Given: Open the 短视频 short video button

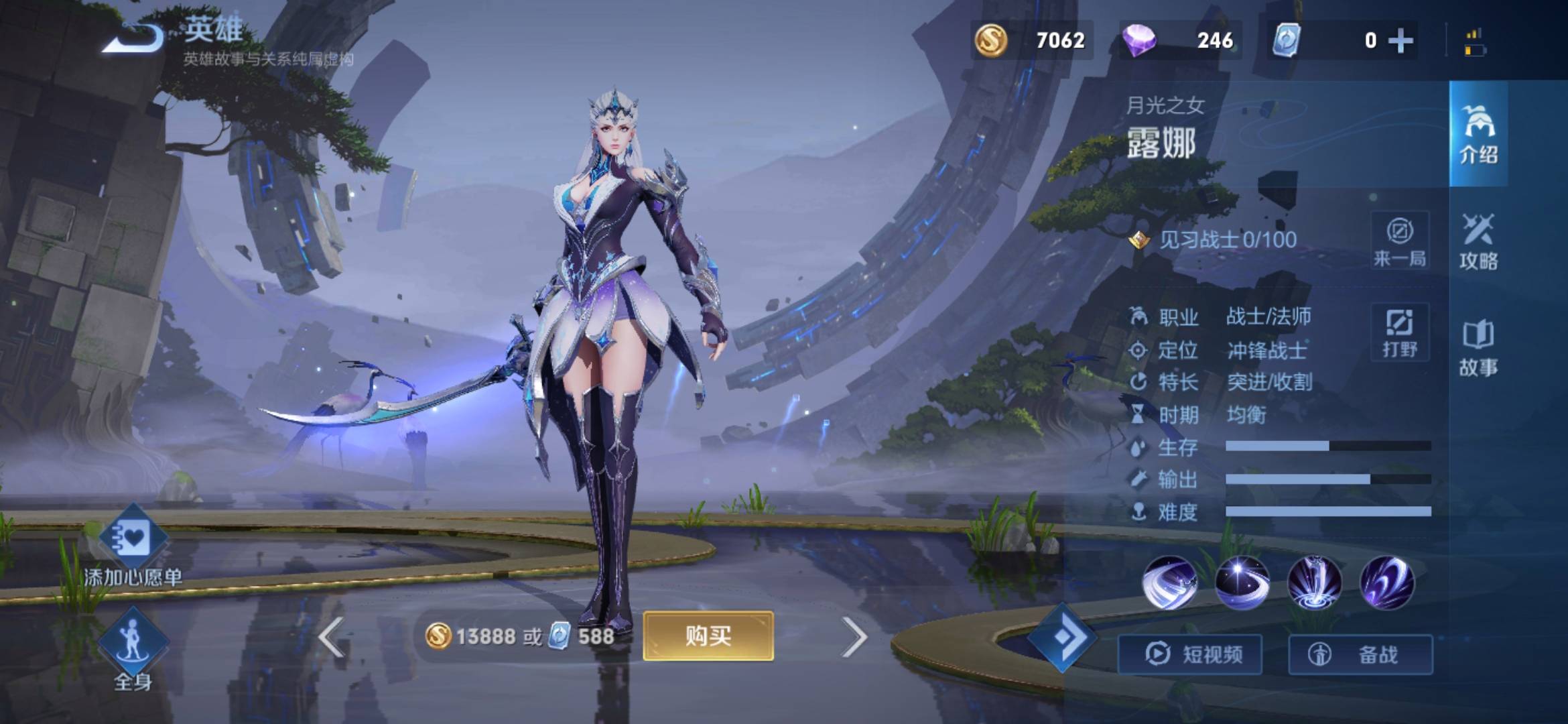Looking at the screenshot, I should 1190,654.
